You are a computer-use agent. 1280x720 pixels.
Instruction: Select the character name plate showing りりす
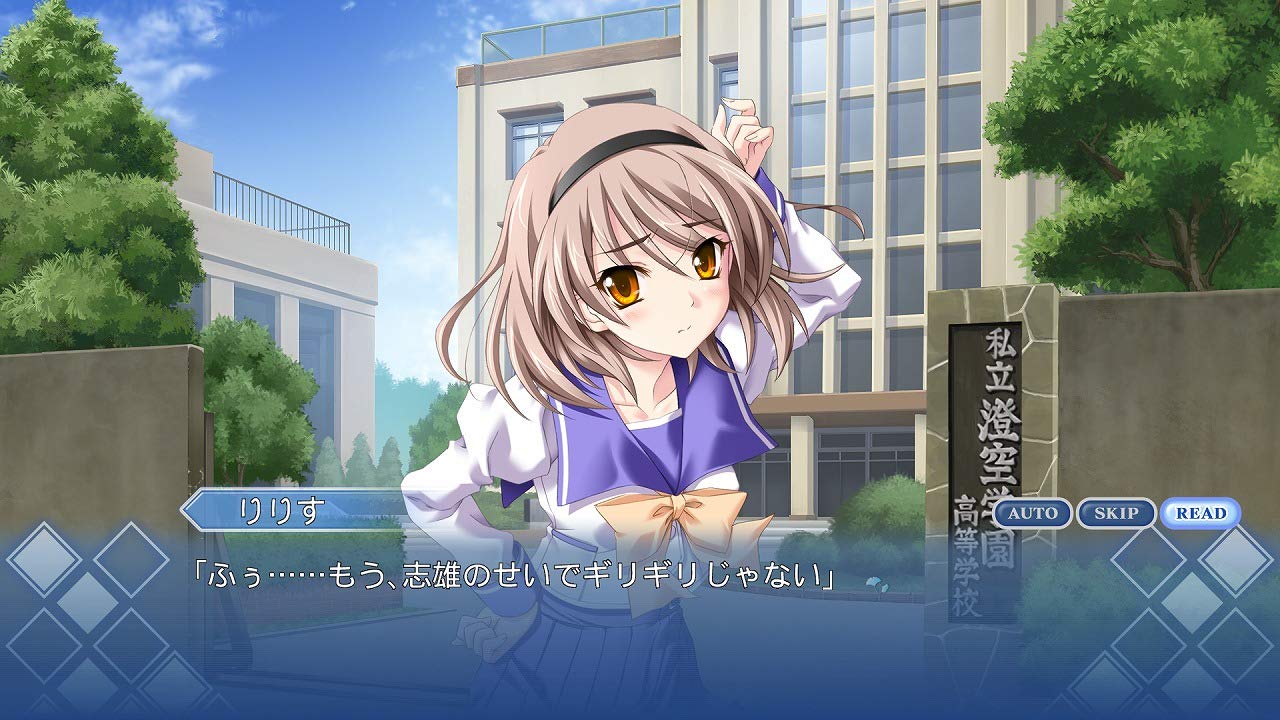(285, 510)
